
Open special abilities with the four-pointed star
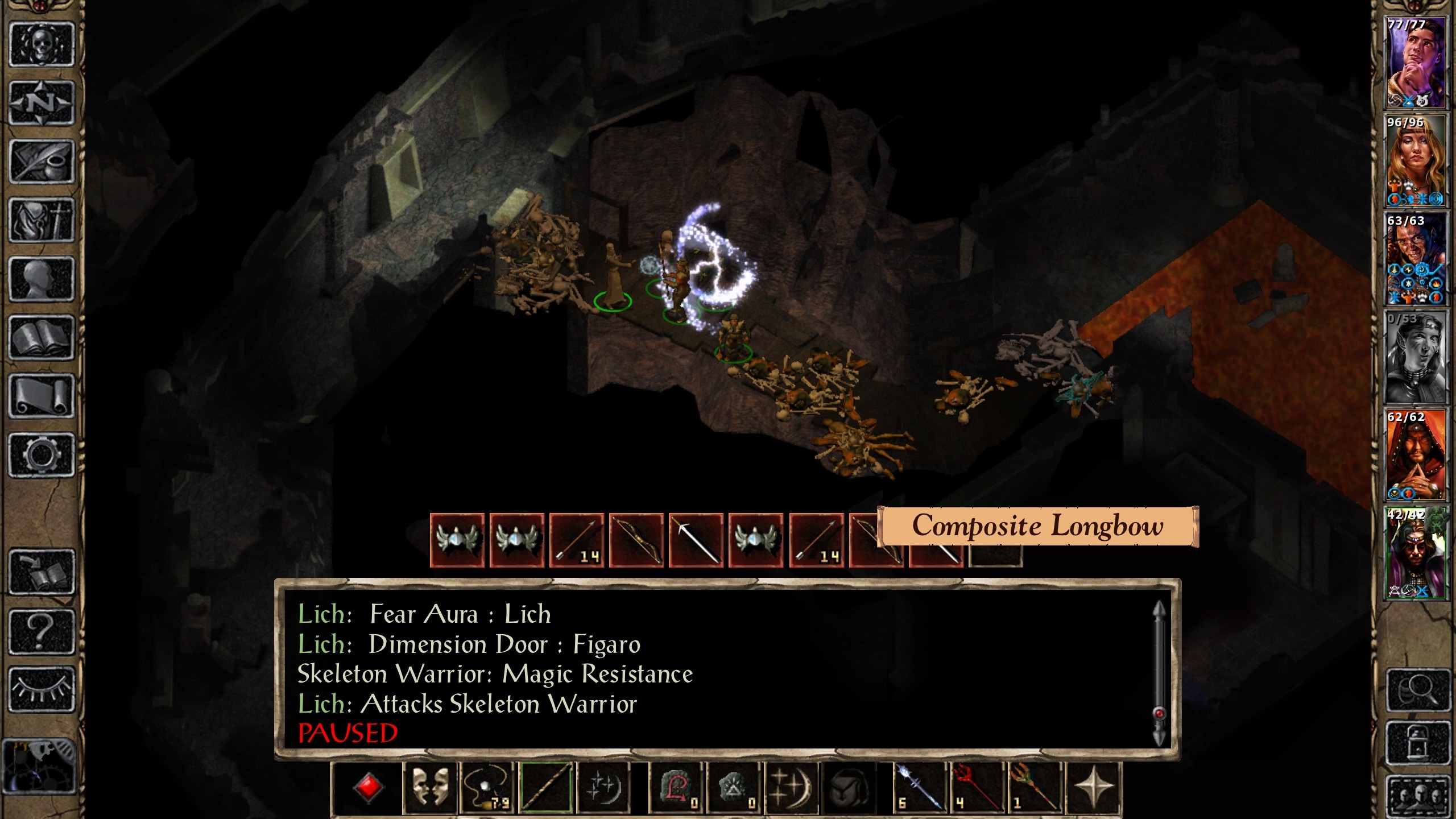1093,787
